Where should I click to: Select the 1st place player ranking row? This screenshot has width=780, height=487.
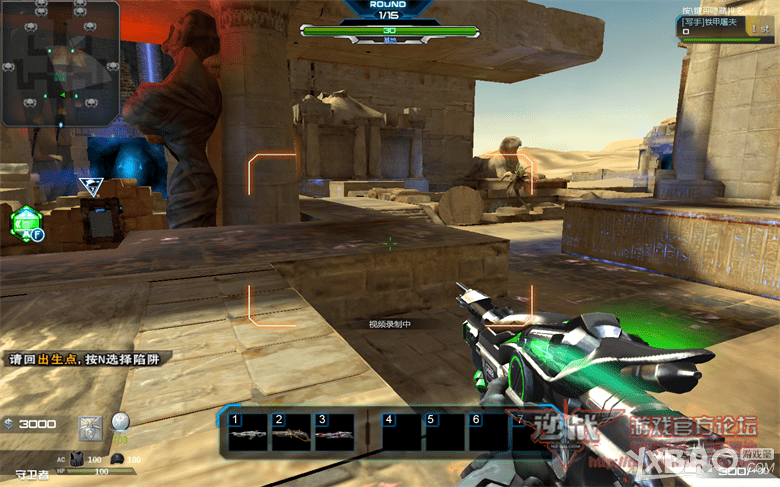point(725,25)
